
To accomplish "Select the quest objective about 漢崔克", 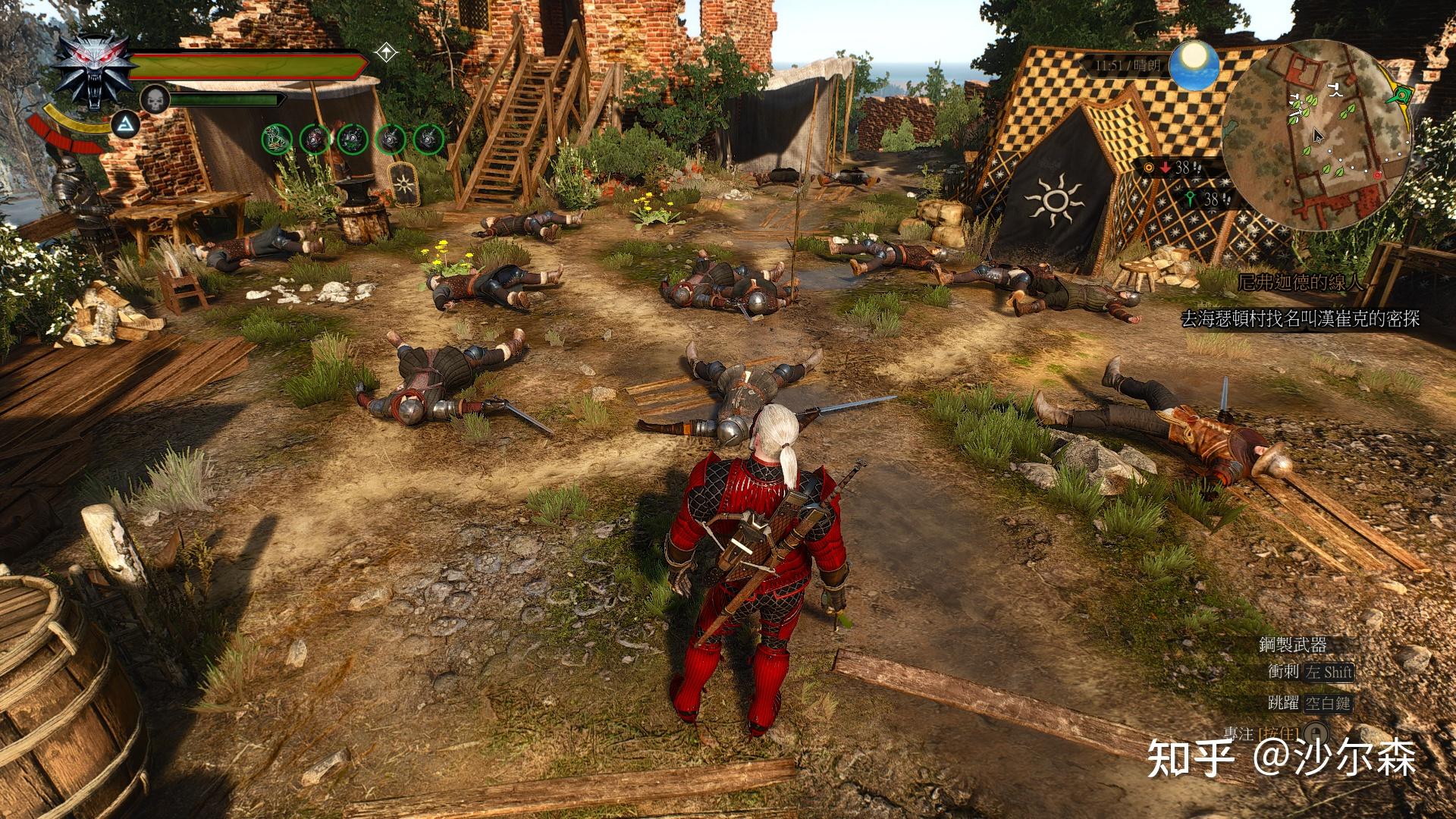I will coord(1300,318).
